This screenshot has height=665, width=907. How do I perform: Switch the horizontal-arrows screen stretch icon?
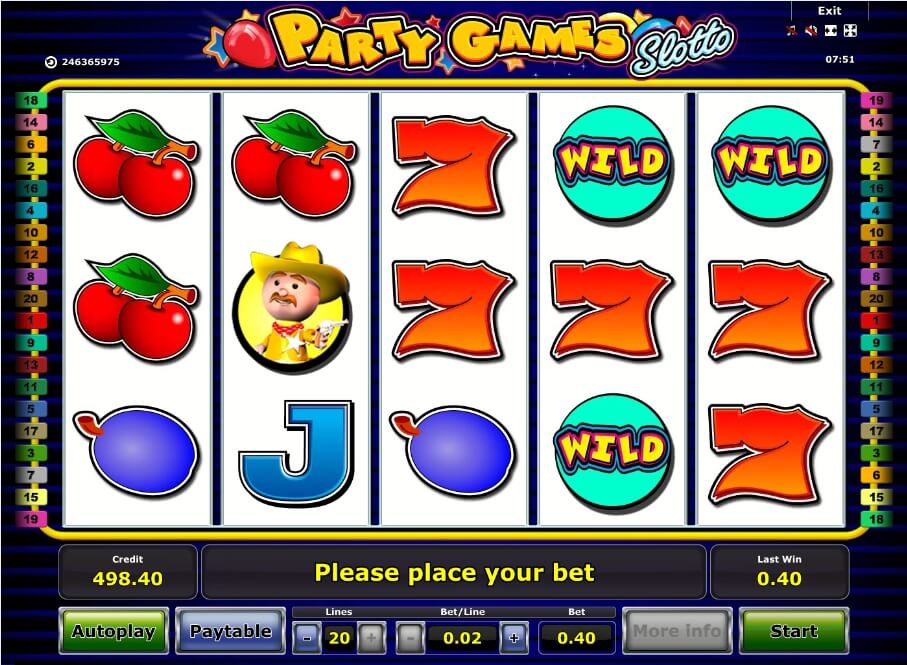tap(831, 30)
